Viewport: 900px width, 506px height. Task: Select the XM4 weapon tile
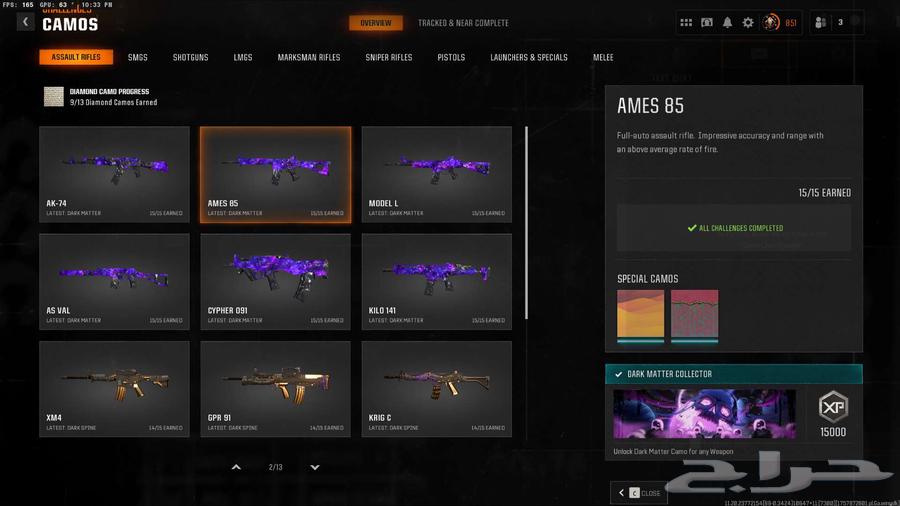[x=114, y=389]
